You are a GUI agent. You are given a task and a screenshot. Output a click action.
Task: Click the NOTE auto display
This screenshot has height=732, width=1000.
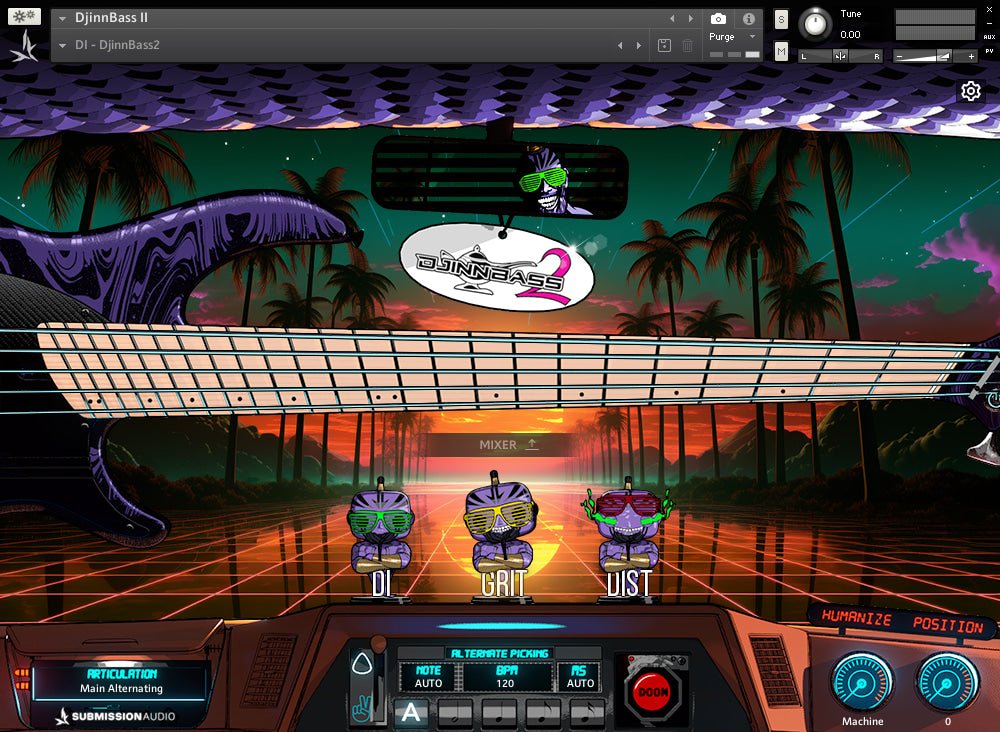pyautogui.click(x=428, y=677)
